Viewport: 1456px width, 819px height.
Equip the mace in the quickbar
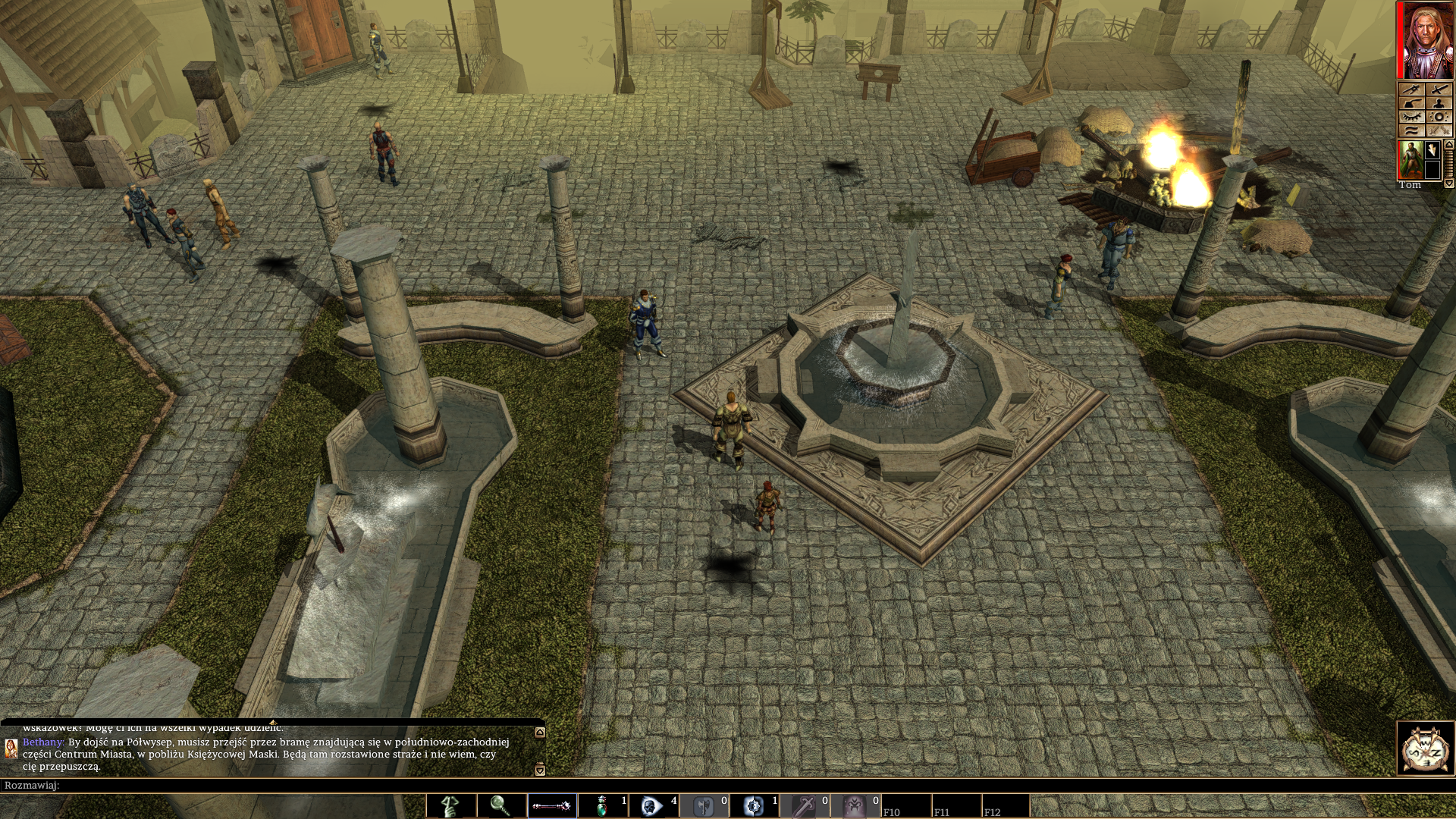[551, 805]
